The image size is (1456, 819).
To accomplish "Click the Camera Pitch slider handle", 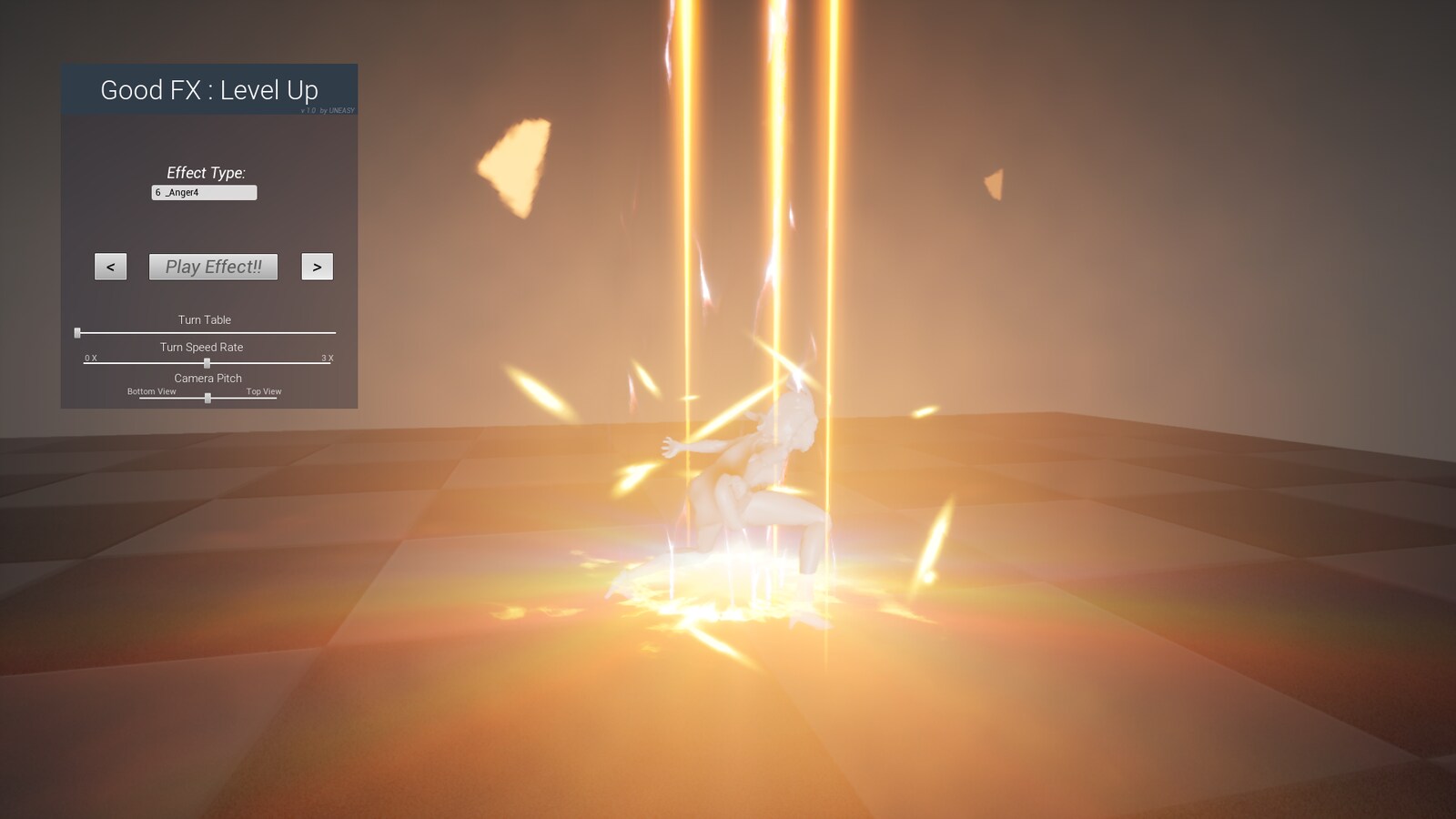I will [207, 398].
